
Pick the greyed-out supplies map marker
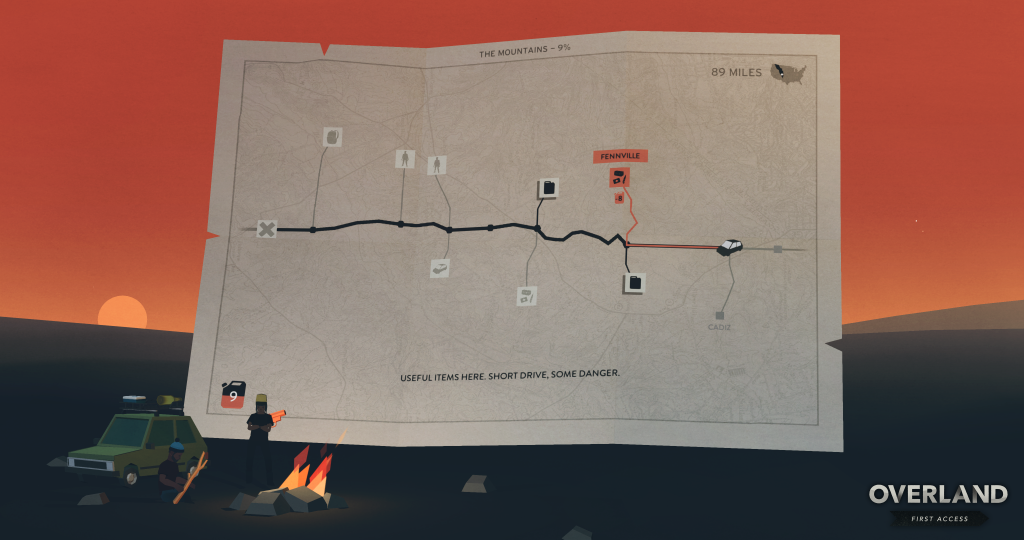528,295
